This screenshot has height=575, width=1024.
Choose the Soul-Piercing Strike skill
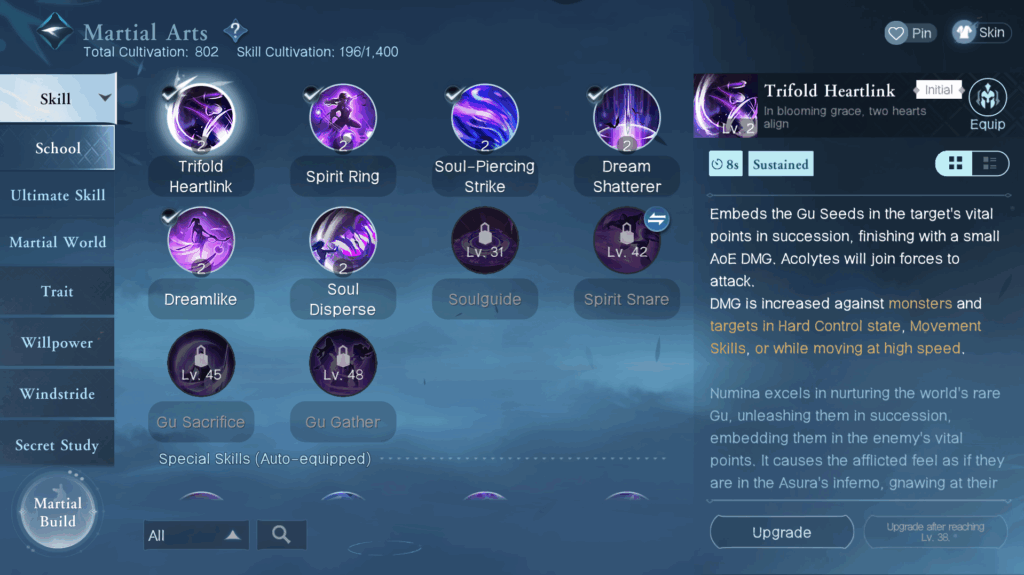[485, 118]
